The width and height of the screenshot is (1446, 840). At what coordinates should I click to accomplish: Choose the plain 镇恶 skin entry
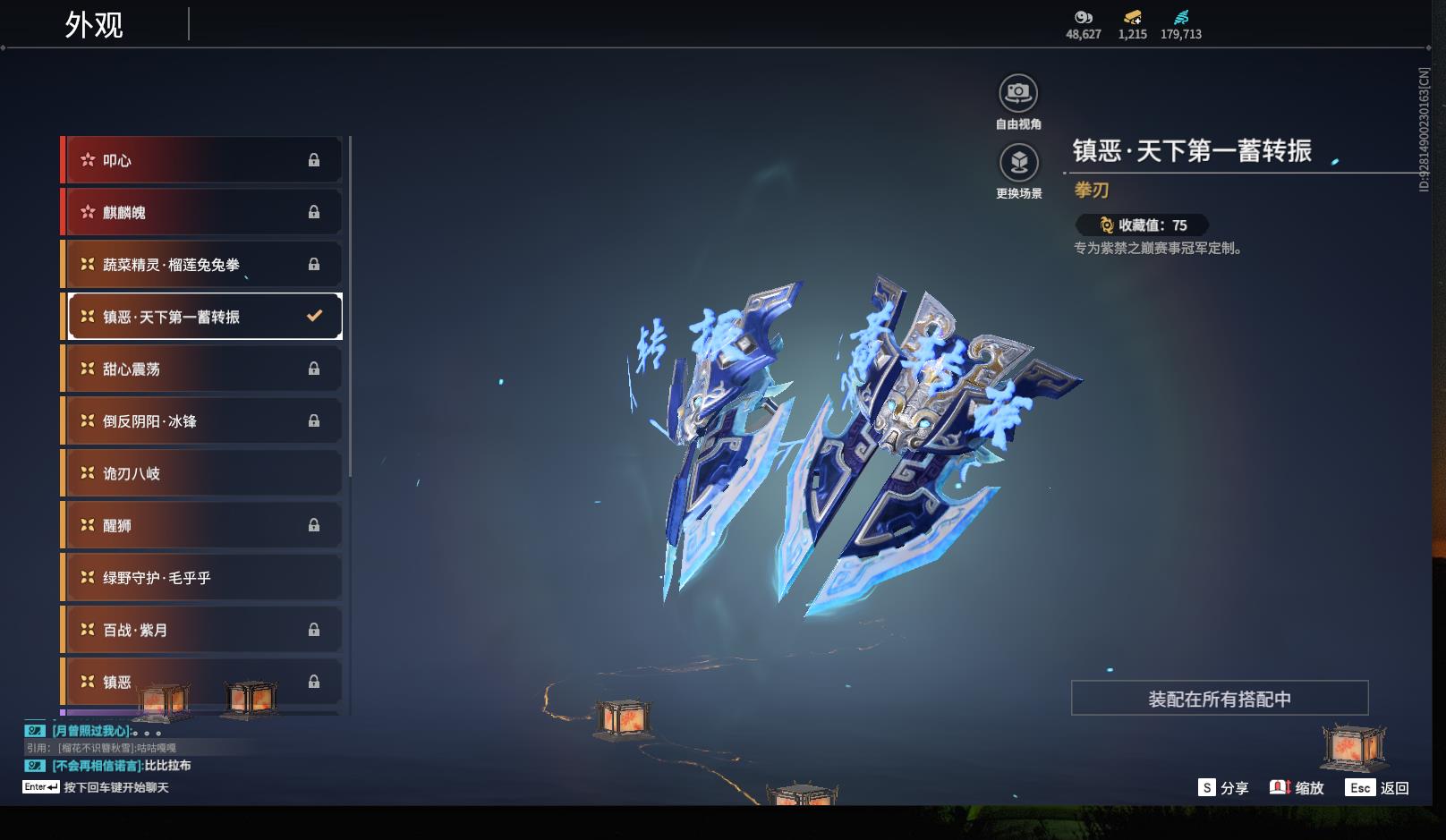coord(202,682)
